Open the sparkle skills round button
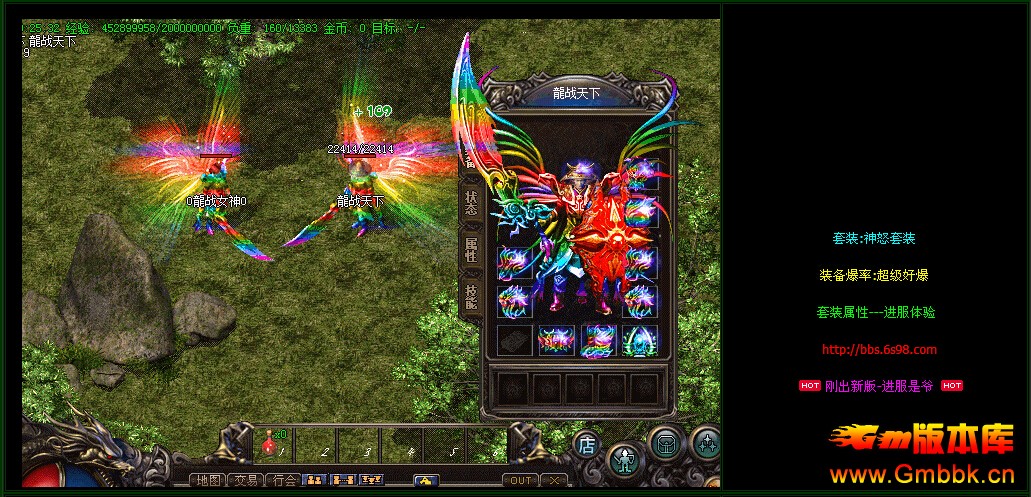 (706, 442)
